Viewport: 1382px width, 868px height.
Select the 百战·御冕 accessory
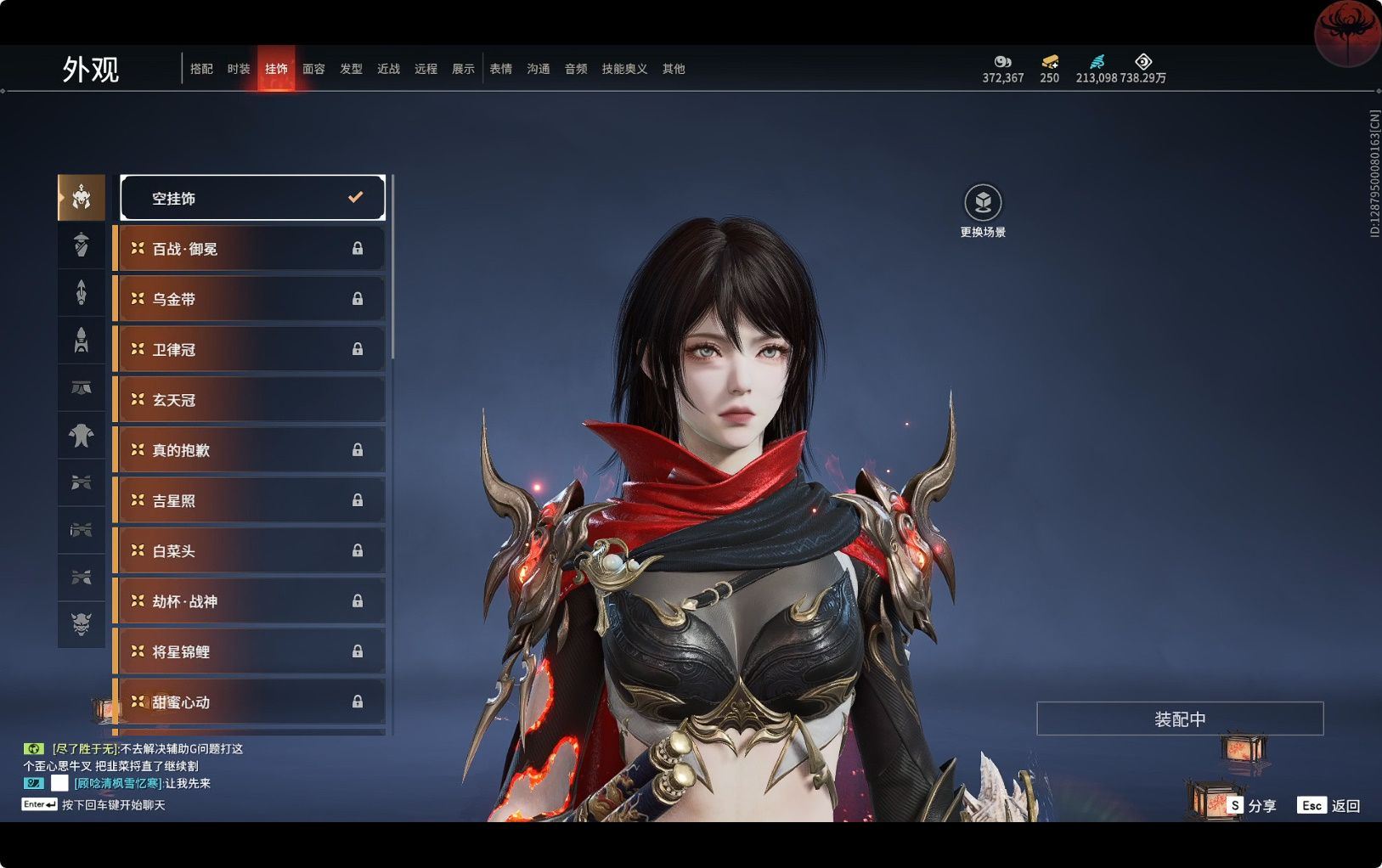pos(251,249)
